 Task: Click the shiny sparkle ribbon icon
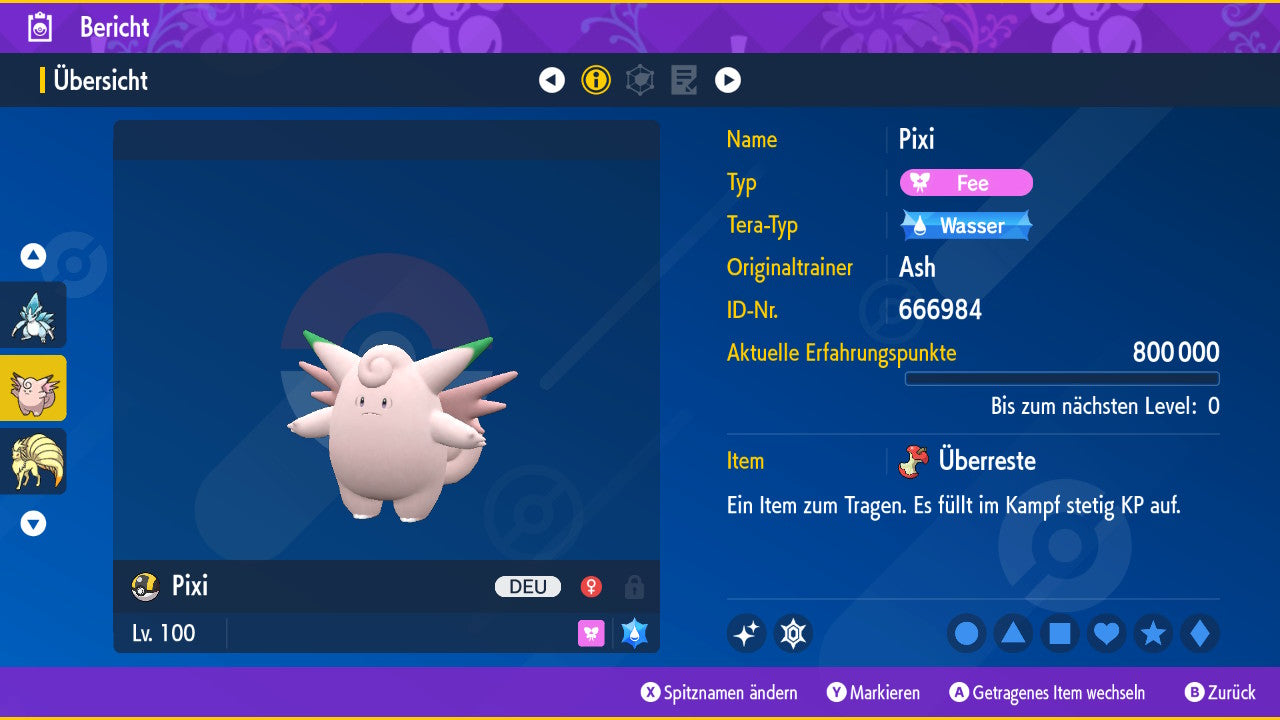[746, 634]
